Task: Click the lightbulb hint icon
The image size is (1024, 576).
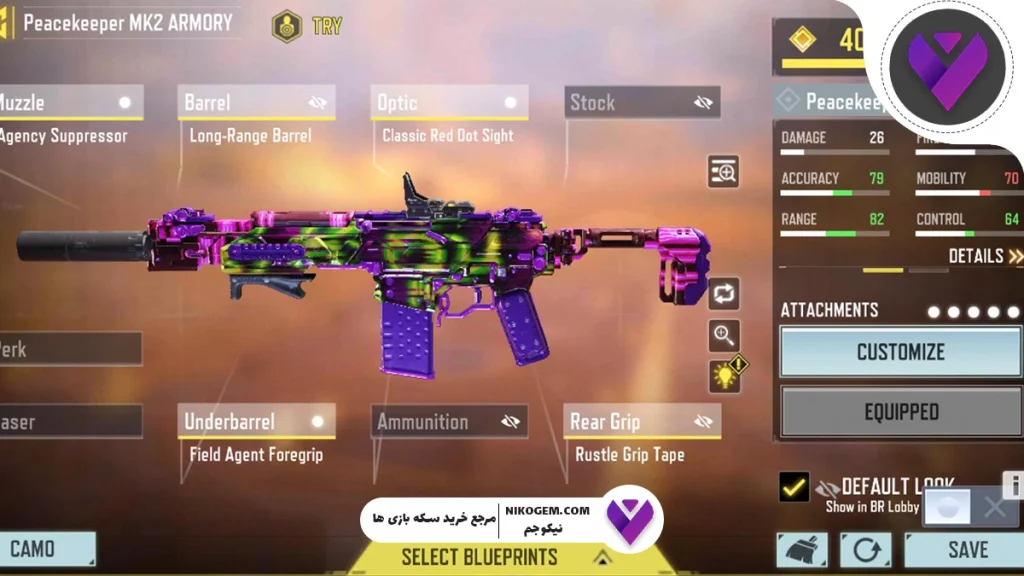Action: 725,375
